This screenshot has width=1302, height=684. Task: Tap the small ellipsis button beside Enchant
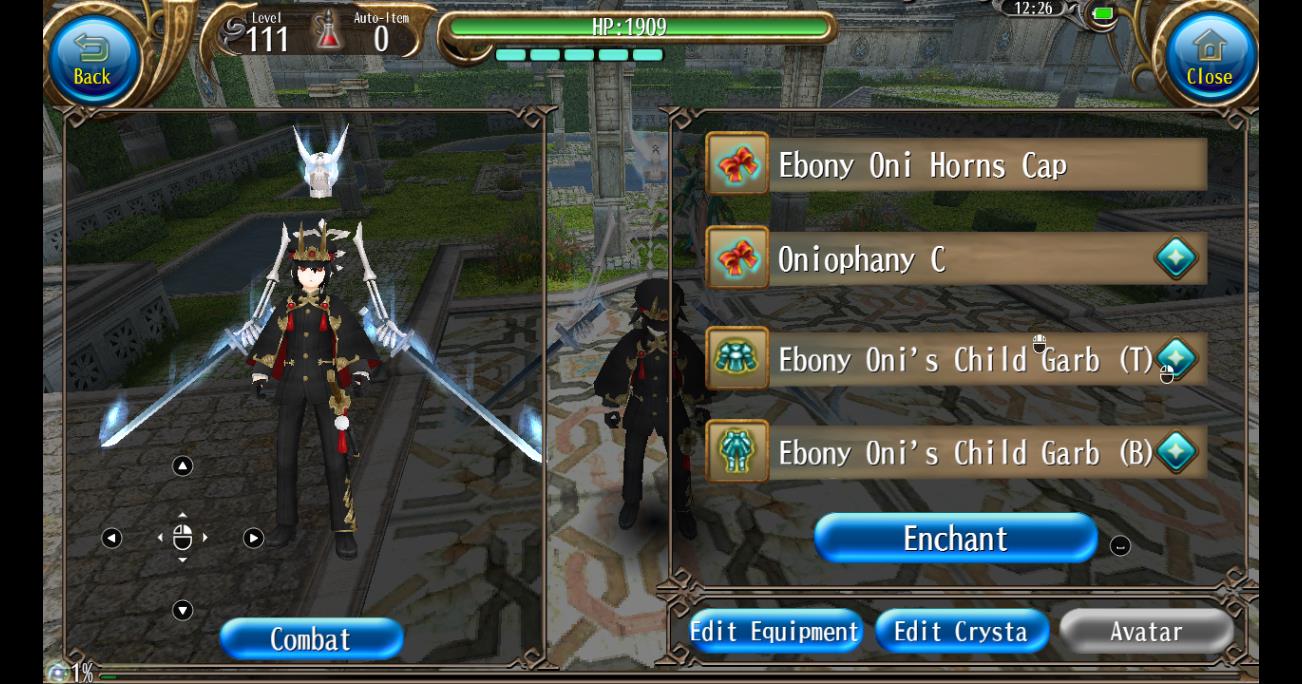click(x=1120, y=546)
